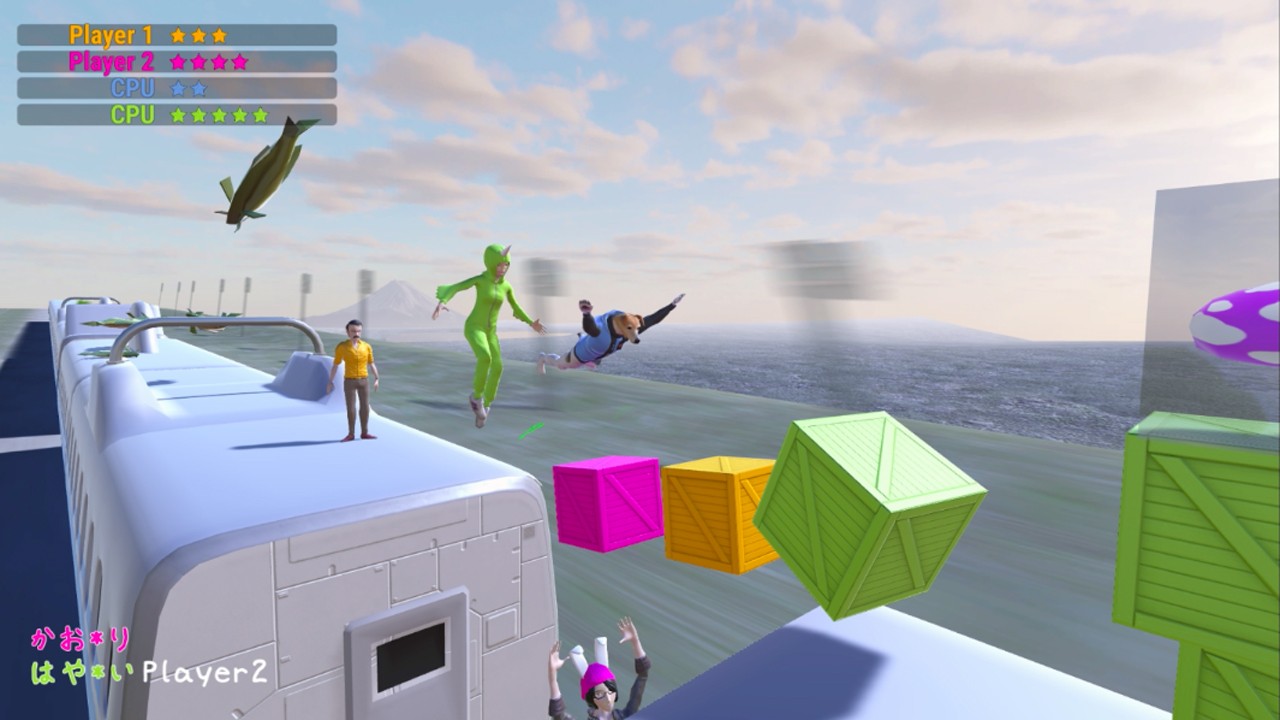1280x720 pixels.
Task: Click the fifth green star of bottom CPU
Action: point(259,115)
